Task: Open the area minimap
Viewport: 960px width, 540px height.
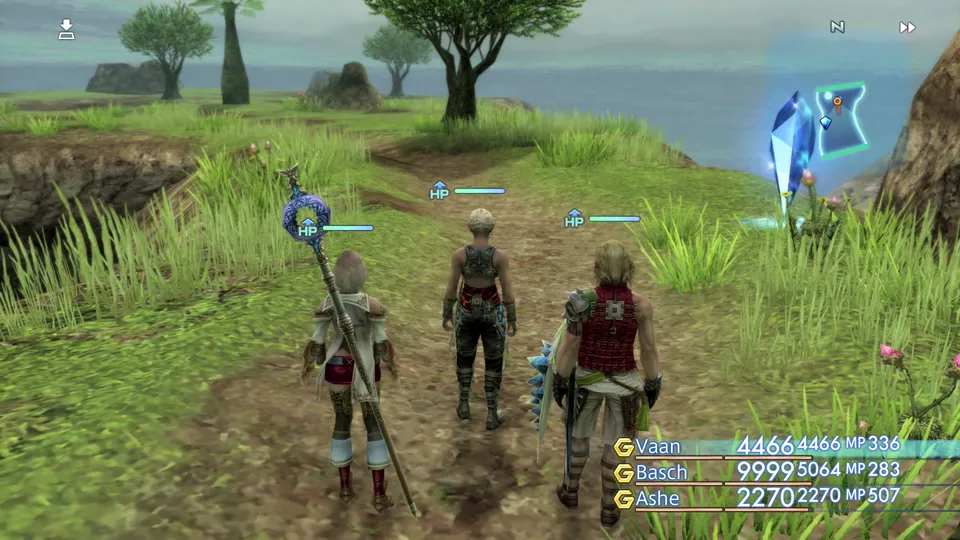Action: click(x=840, y=120)
